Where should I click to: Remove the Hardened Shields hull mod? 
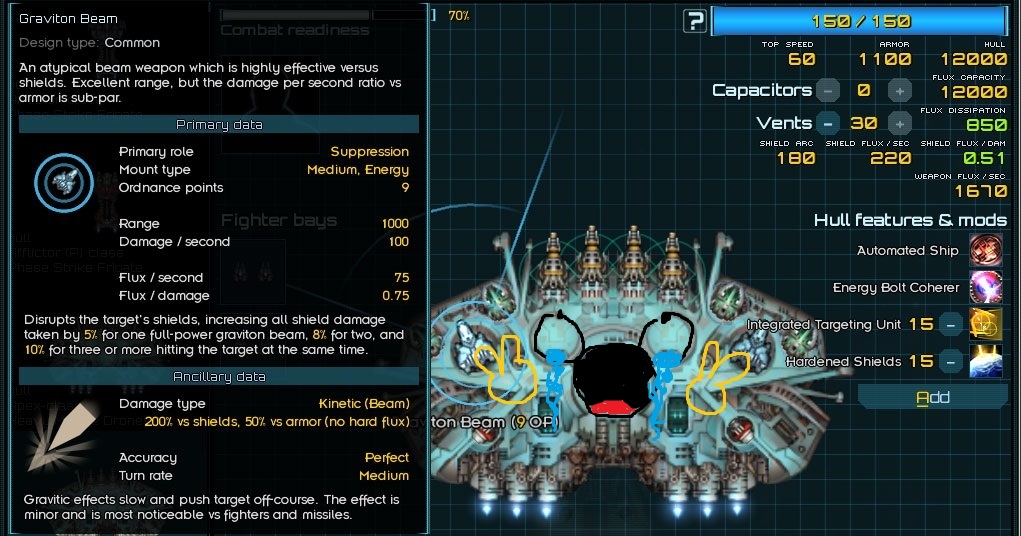[x=952, y=361]
